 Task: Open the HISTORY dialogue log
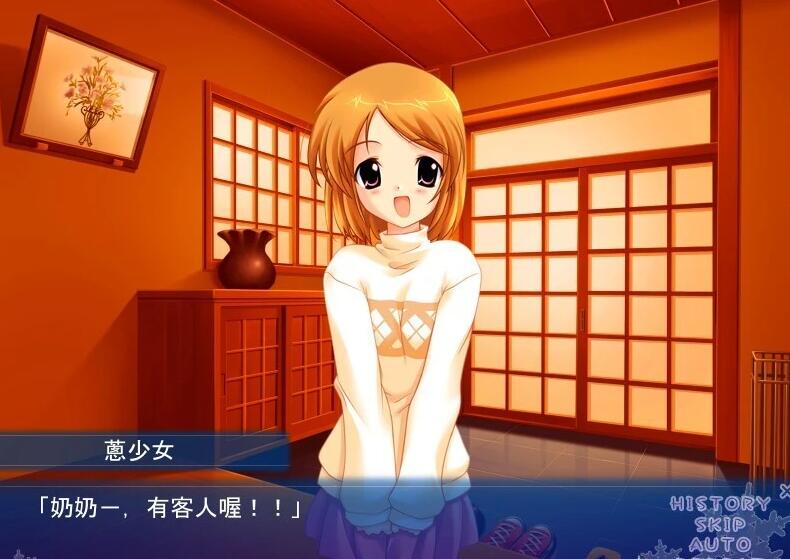click(x=719, y=504)
